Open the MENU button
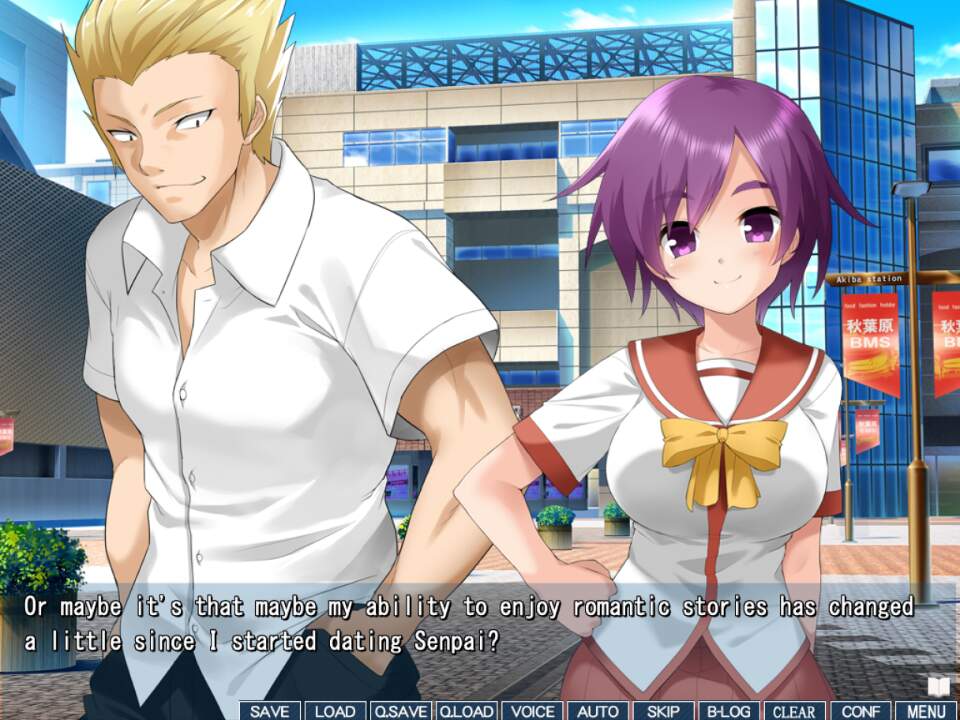Viewport: 960px width, 720px height. coord(926,711)
